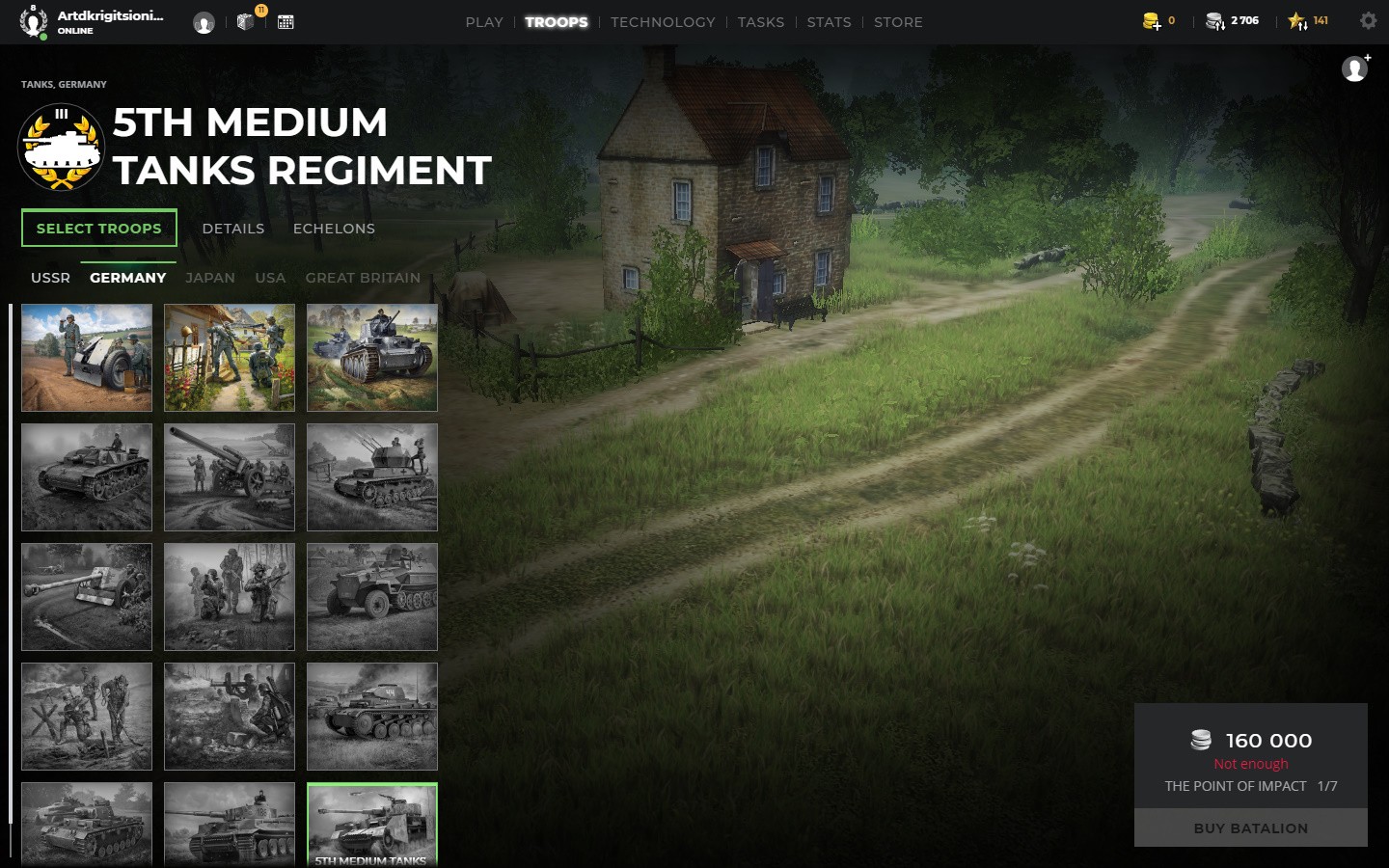
Task: Go to the Technology section
Action: coord(663,22)
